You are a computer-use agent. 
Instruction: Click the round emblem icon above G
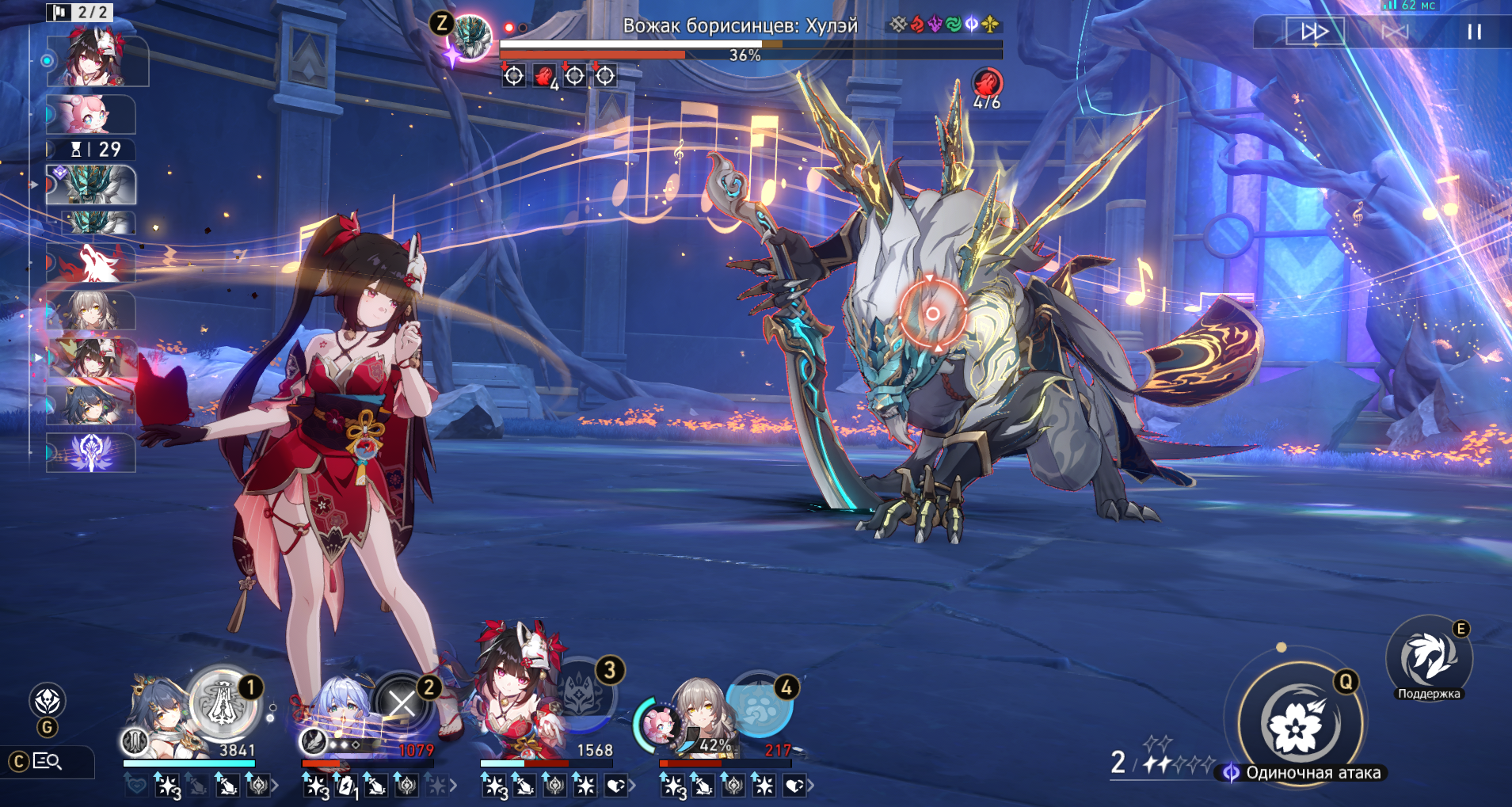[47, 701]
